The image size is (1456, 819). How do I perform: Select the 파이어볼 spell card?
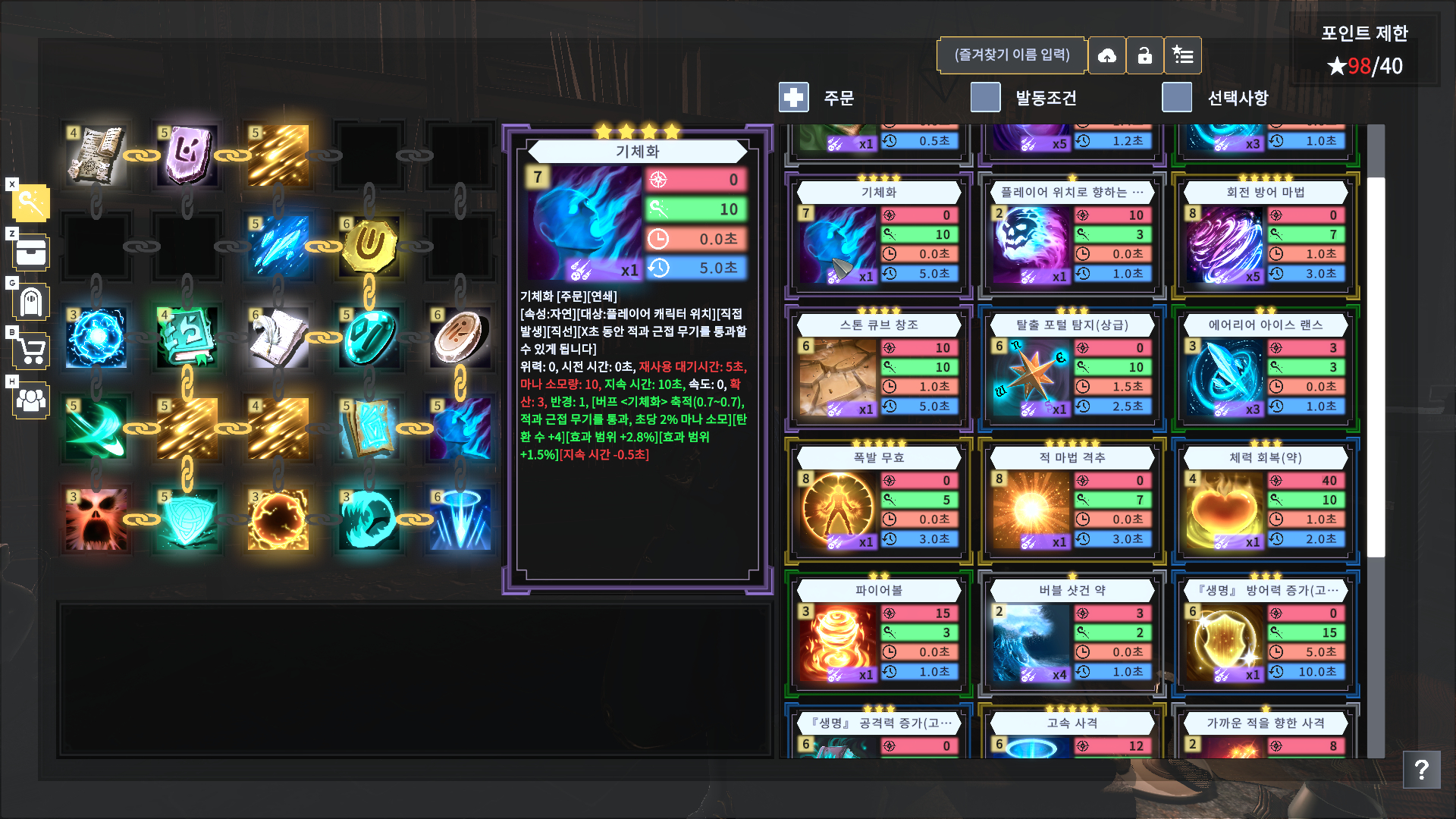pos(876,631)
